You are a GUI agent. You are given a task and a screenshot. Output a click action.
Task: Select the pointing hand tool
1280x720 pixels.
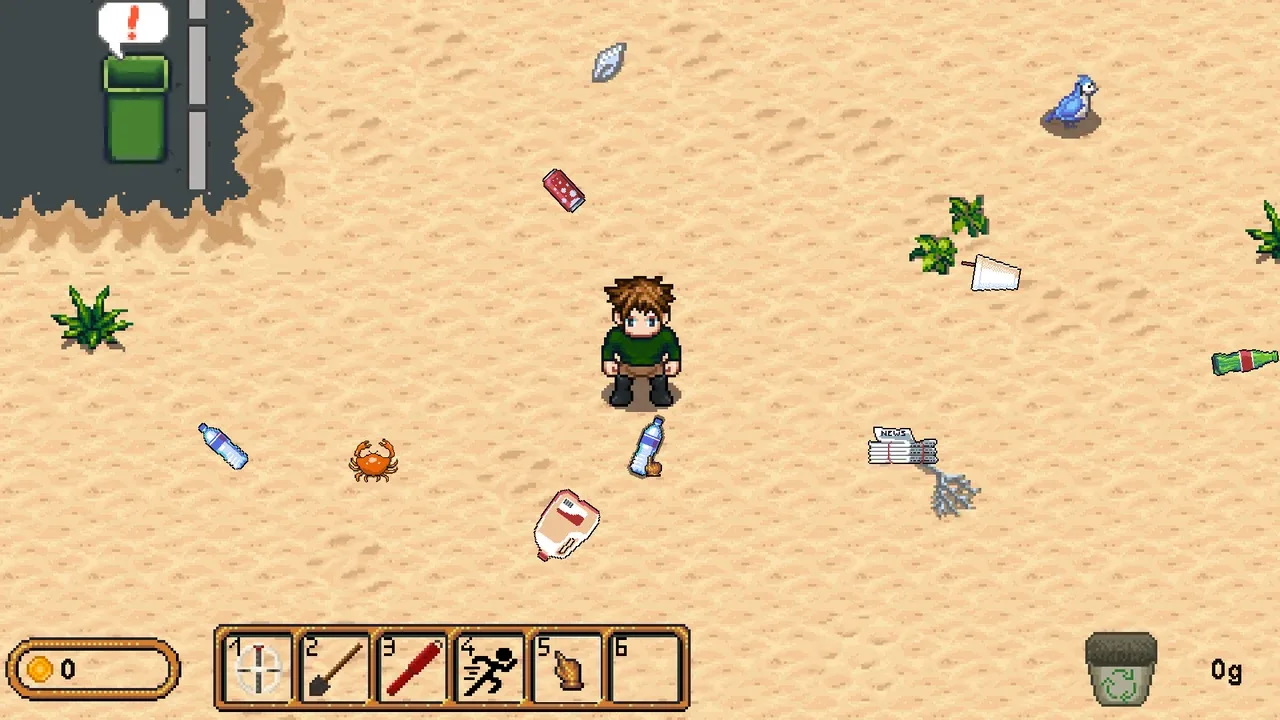(x=567, y=667)
